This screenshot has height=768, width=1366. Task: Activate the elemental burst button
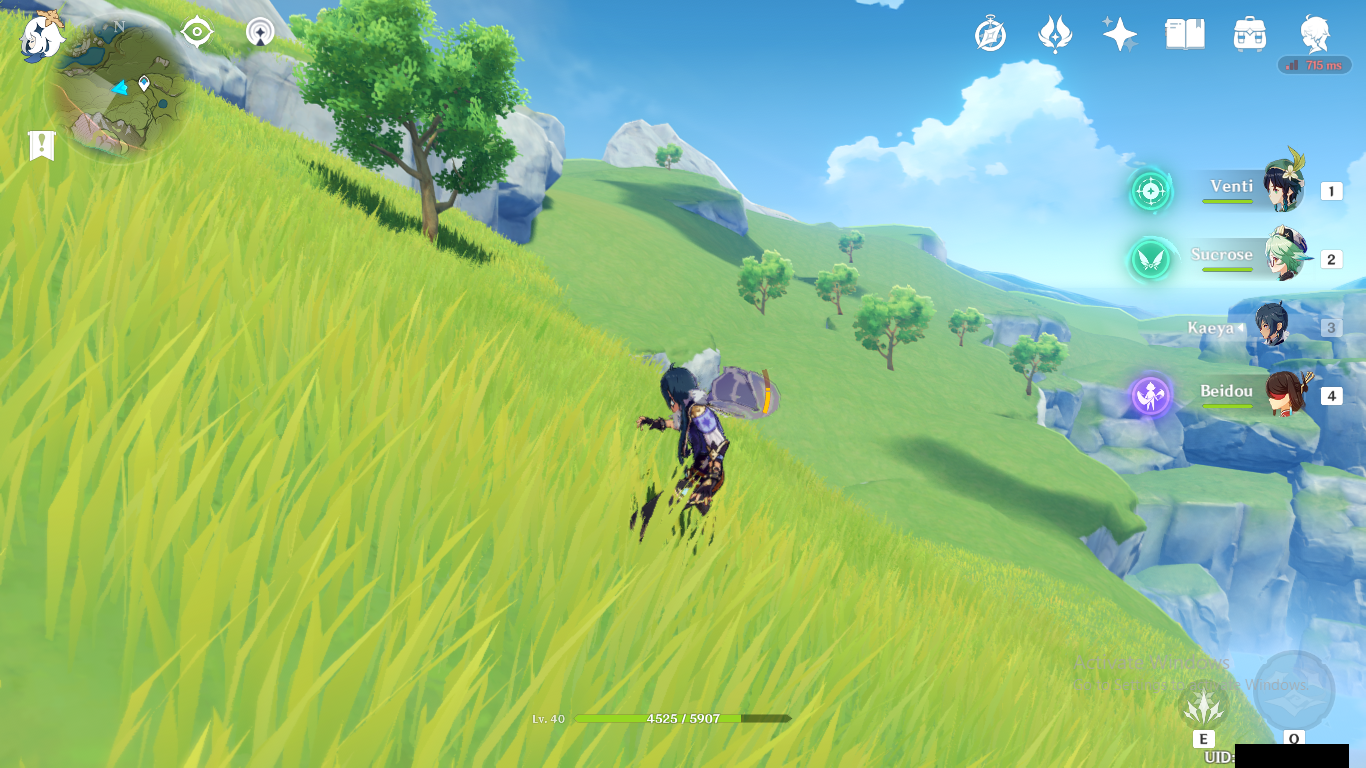[1294, 692]
